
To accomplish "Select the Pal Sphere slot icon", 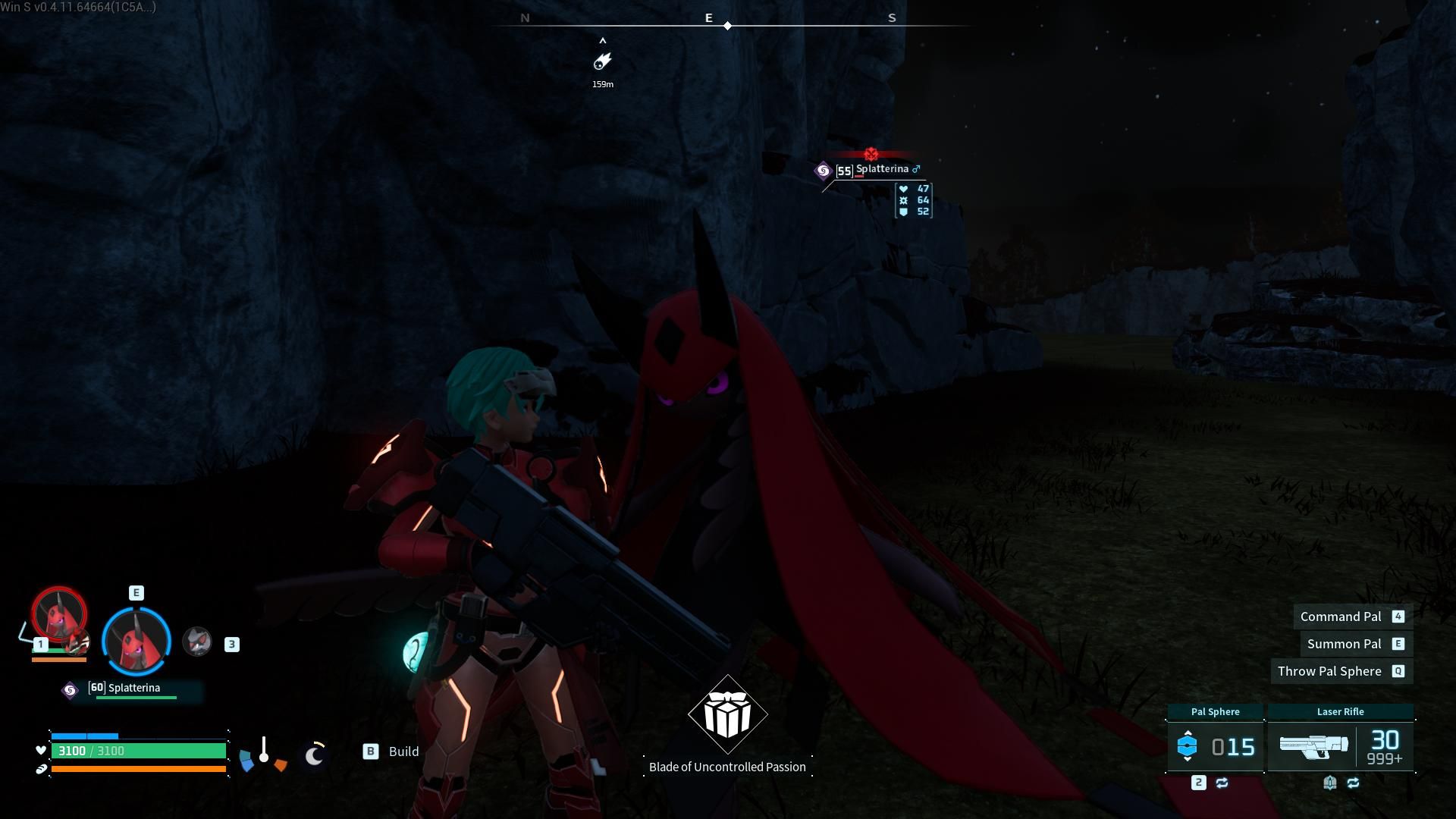I will click(1188, 745).
